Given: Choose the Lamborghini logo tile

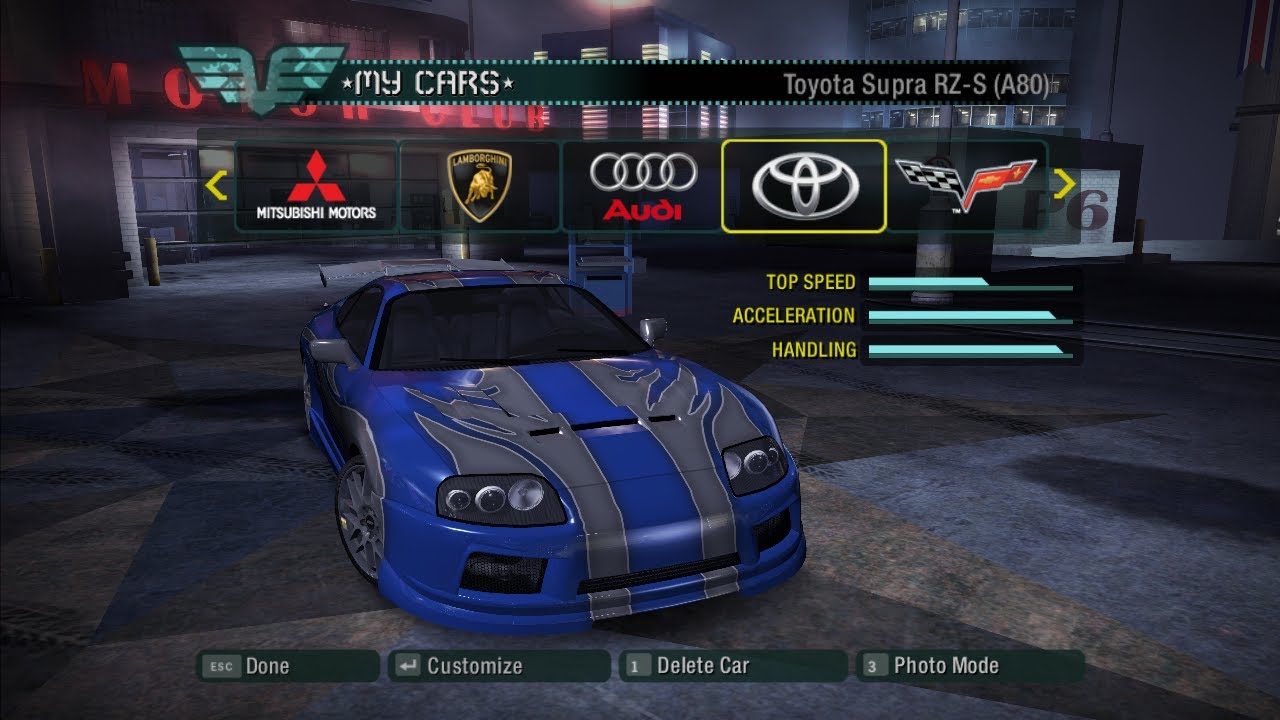Looking at the screenshot, I should pos(480,186).
